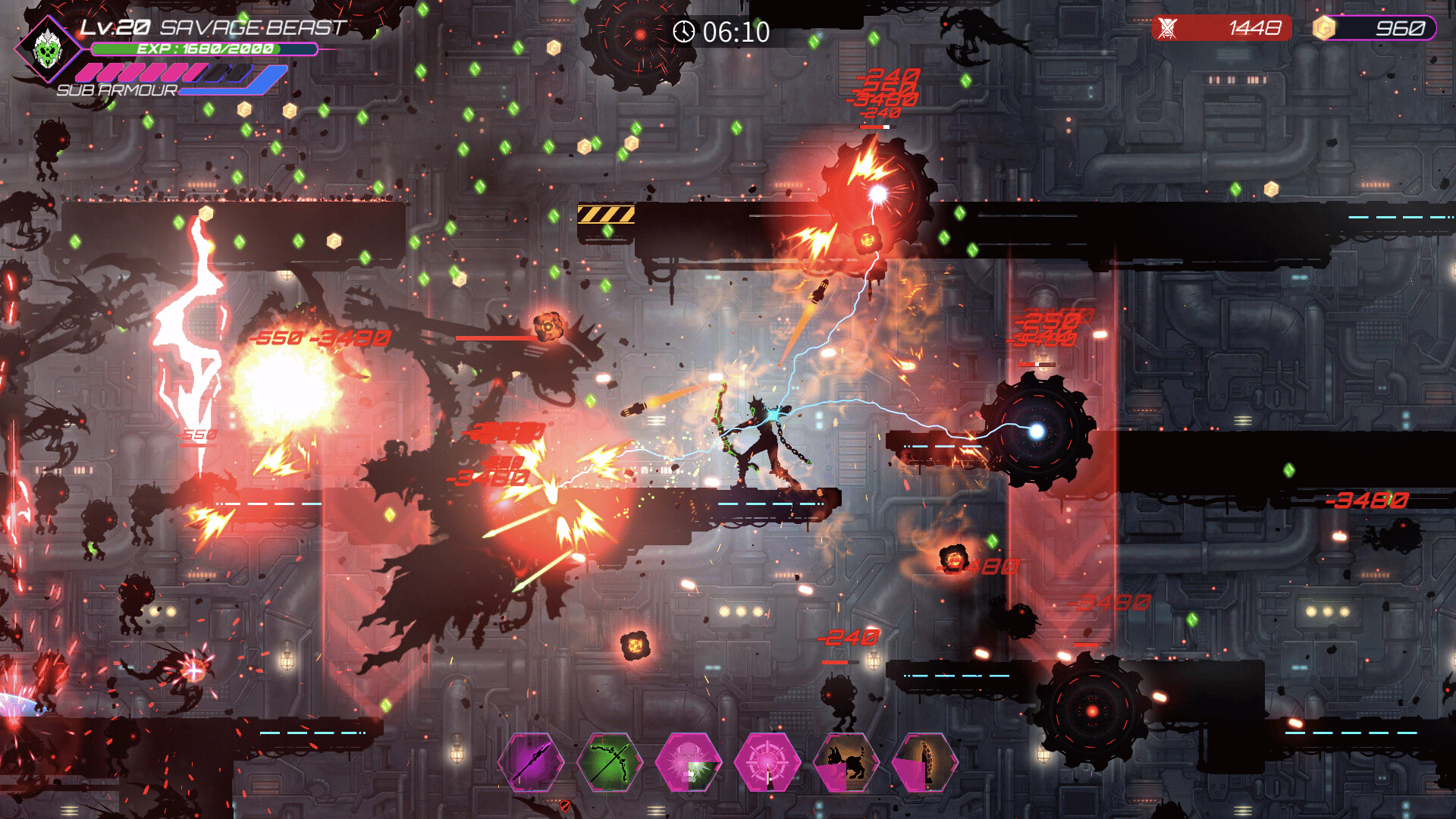This screenshot has height=819, width=1456.
Task: Select the purple spear weapon icon
Action: coord(531,762)
